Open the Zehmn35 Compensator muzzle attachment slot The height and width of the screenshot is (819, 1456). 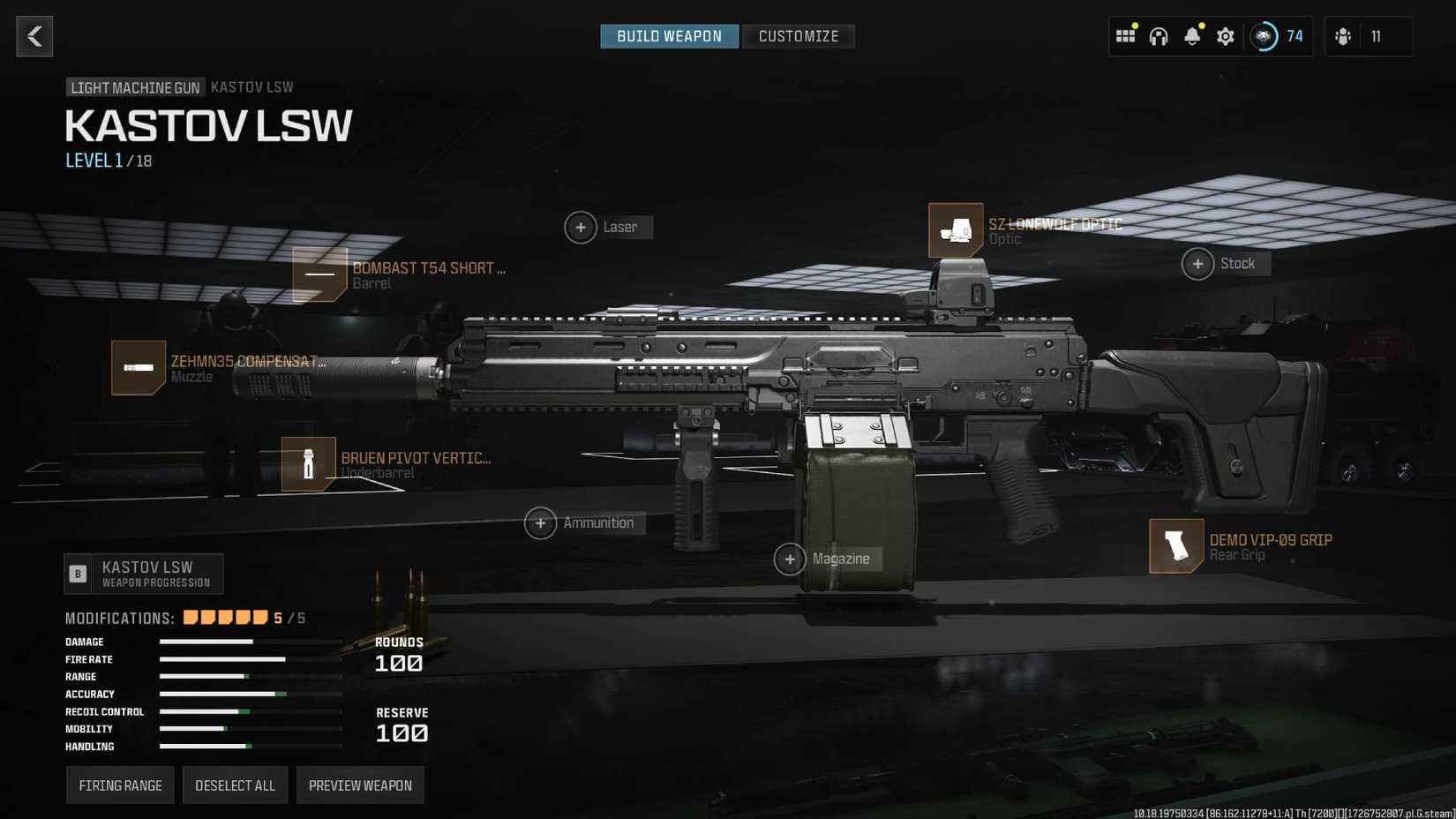[139, 368]
